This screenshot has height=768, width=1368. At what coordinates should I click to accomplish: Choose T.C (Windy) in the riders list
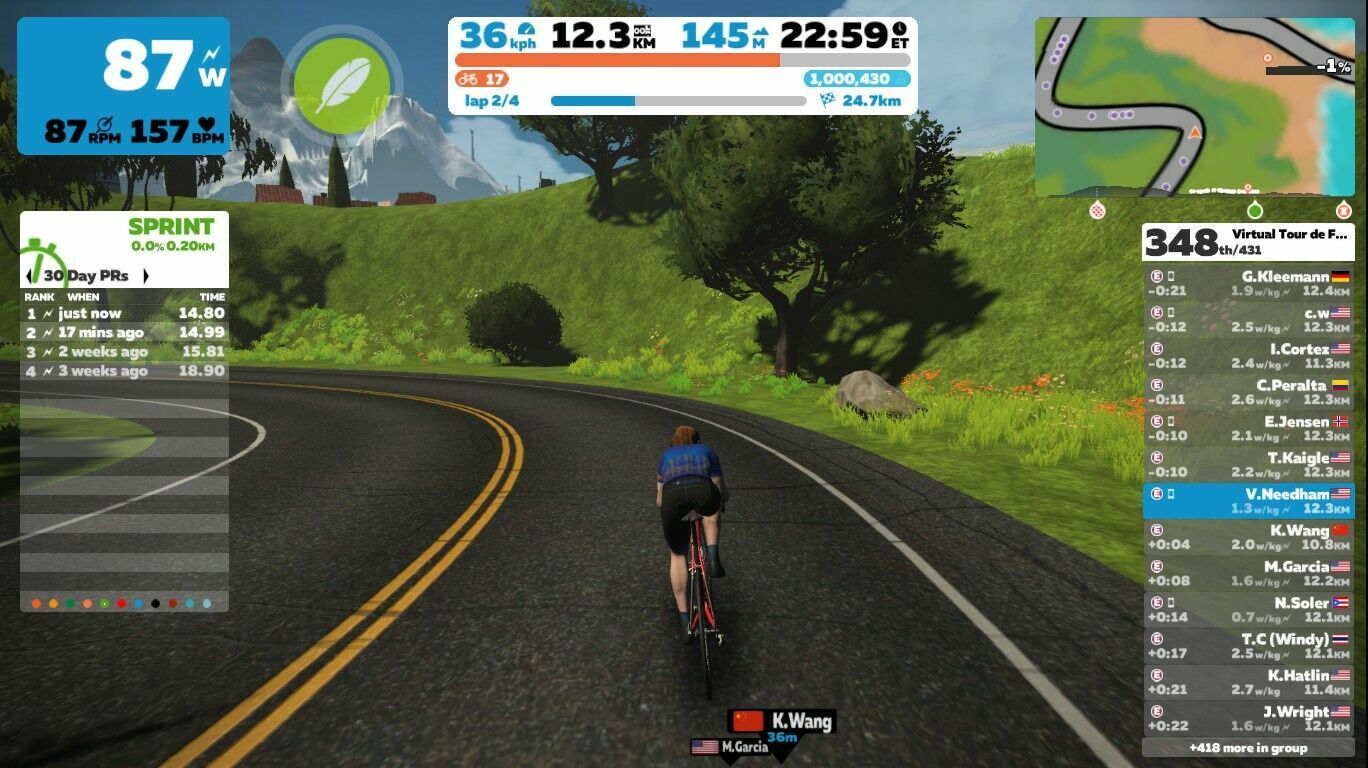[x=1248, y=646]
